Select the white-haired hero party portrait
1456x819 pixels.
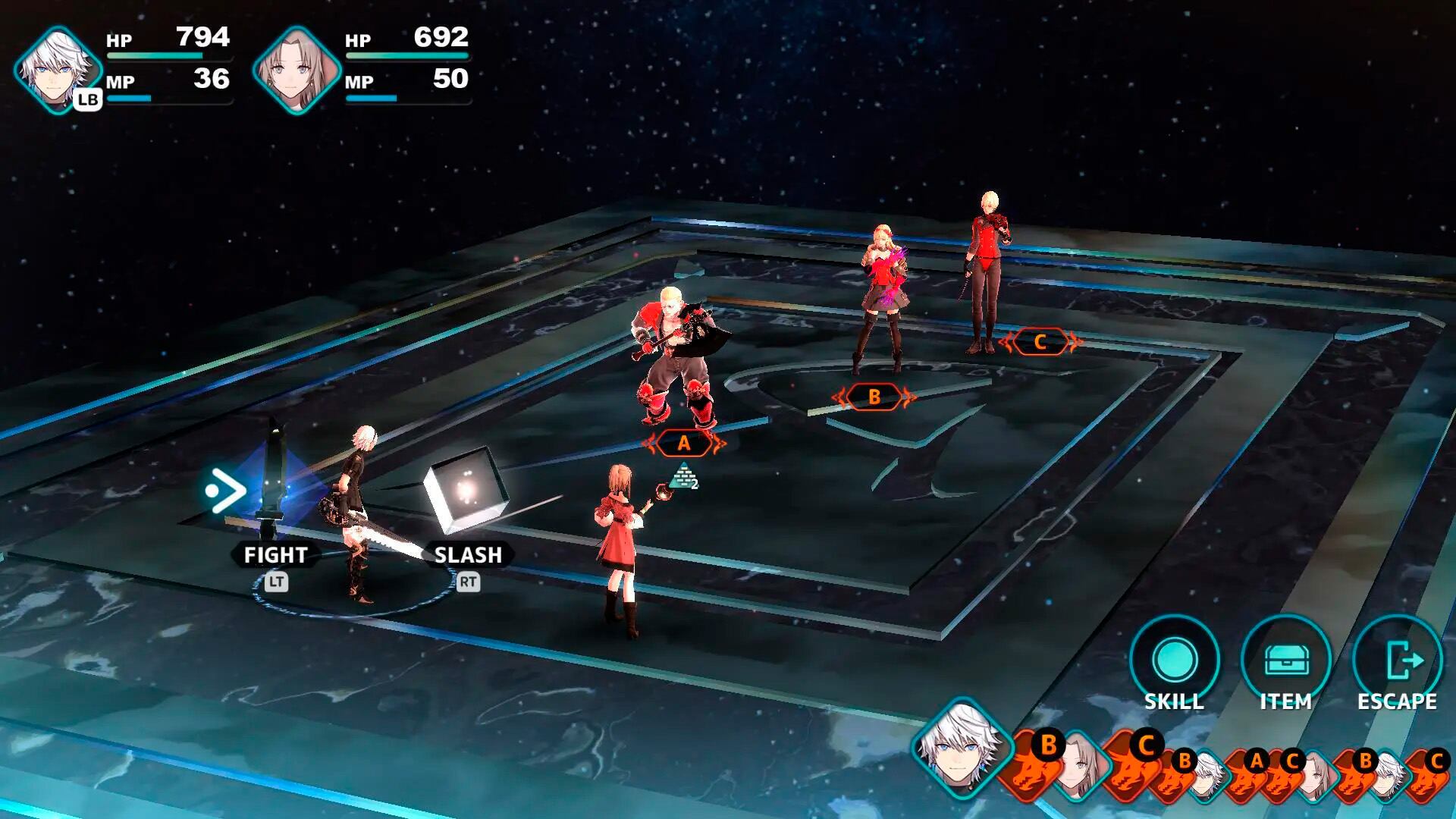[58, 70]
